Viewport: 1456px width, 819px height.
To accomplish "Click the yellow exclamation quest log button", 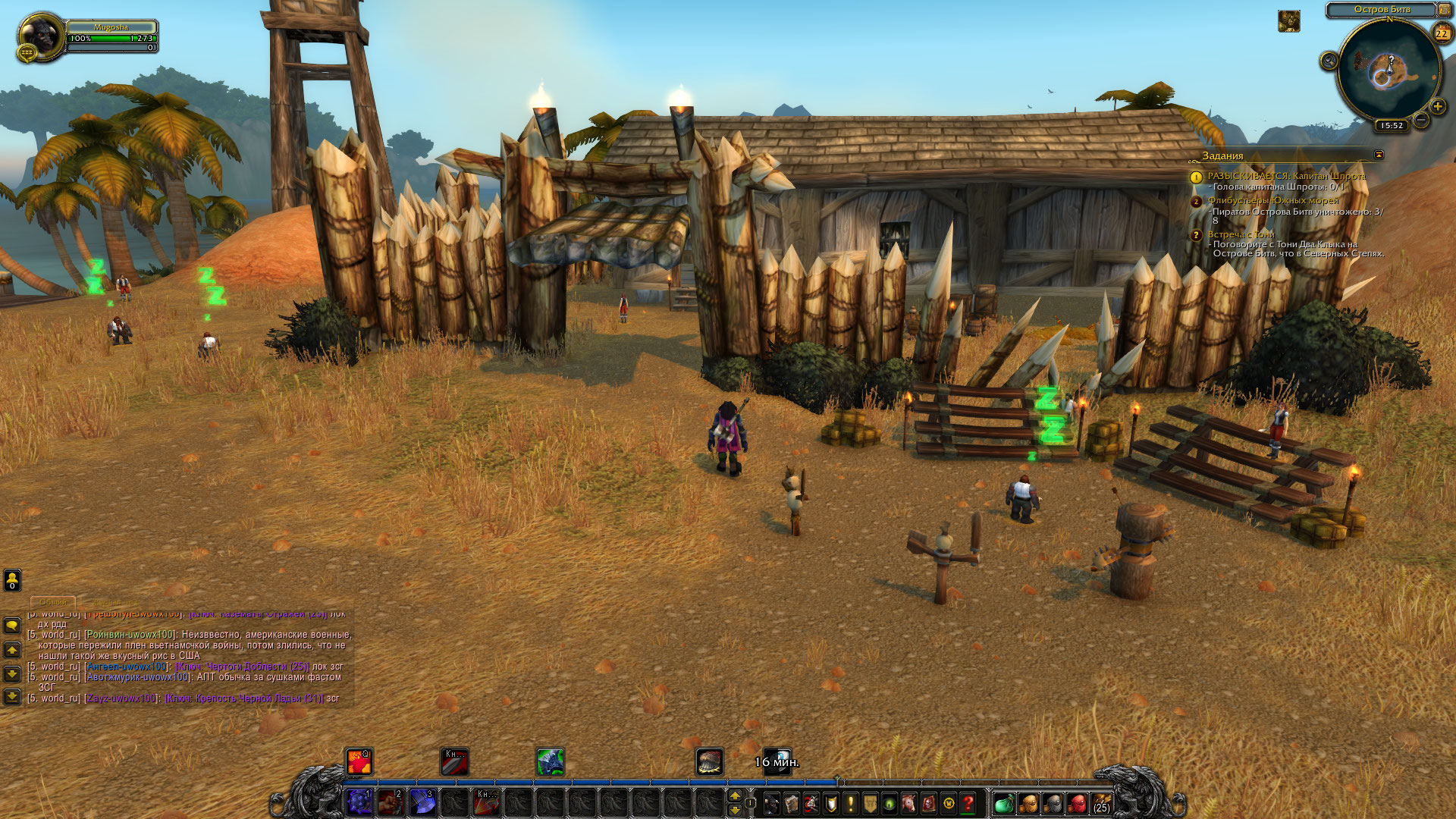I will coord(850,803).
